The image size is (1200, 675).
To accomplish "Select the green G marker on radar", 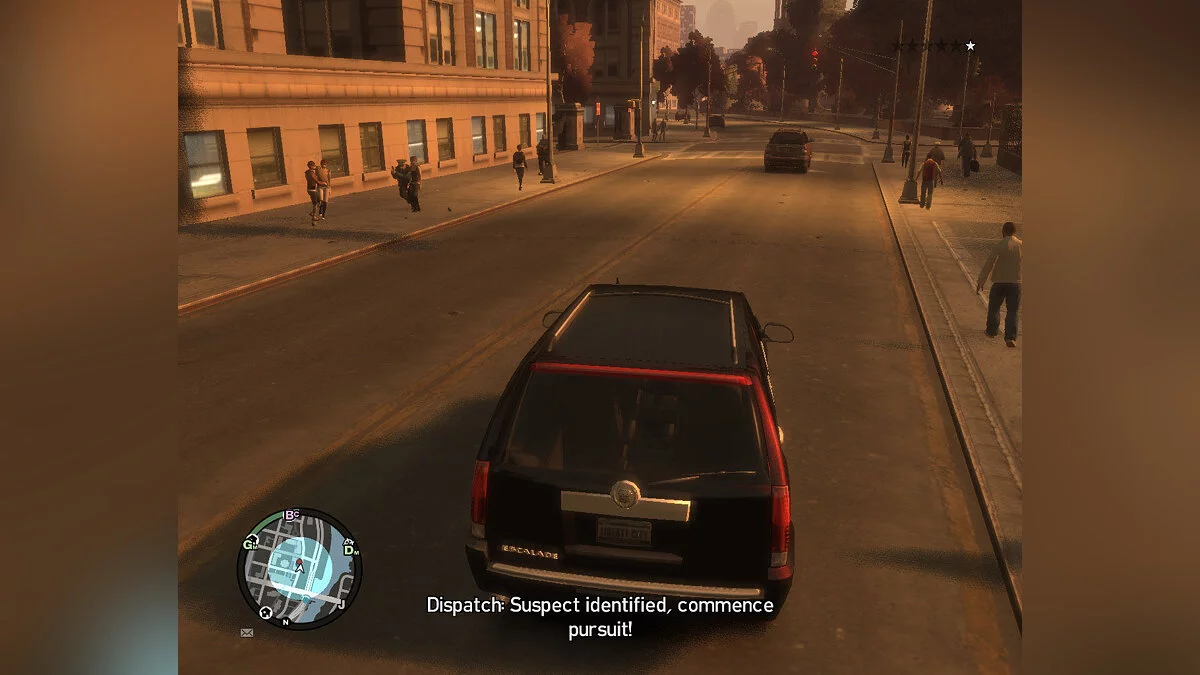I will click(x=247, y=544).
